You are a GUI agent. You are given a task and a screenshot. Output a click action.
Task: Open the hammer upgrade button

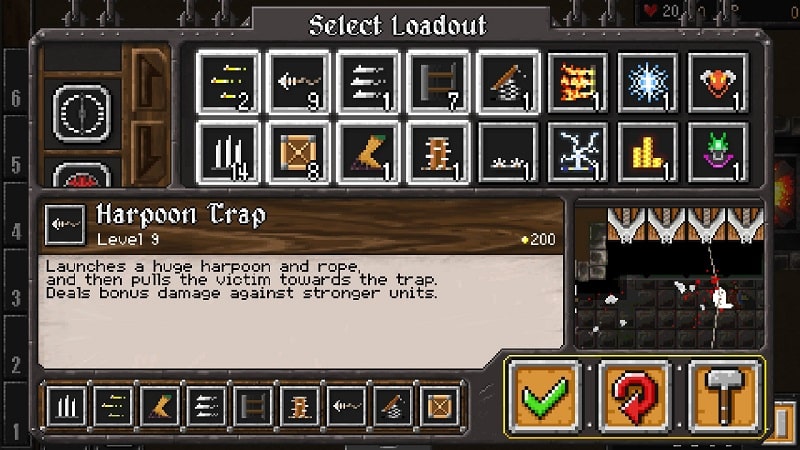tap(724, 396)
